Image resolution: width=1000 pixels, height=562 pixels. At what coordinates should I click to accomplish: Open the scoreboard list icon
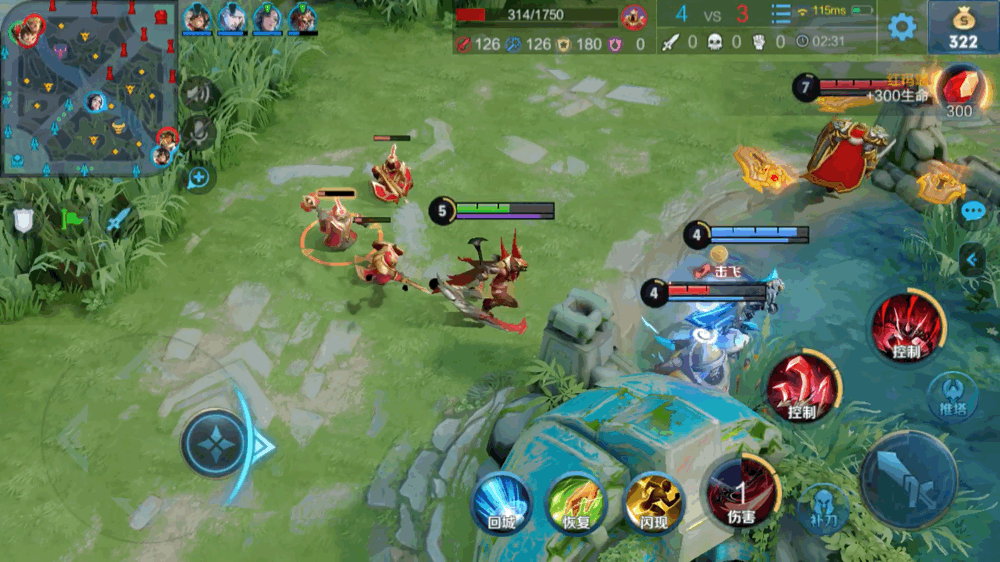pos(781,14)
